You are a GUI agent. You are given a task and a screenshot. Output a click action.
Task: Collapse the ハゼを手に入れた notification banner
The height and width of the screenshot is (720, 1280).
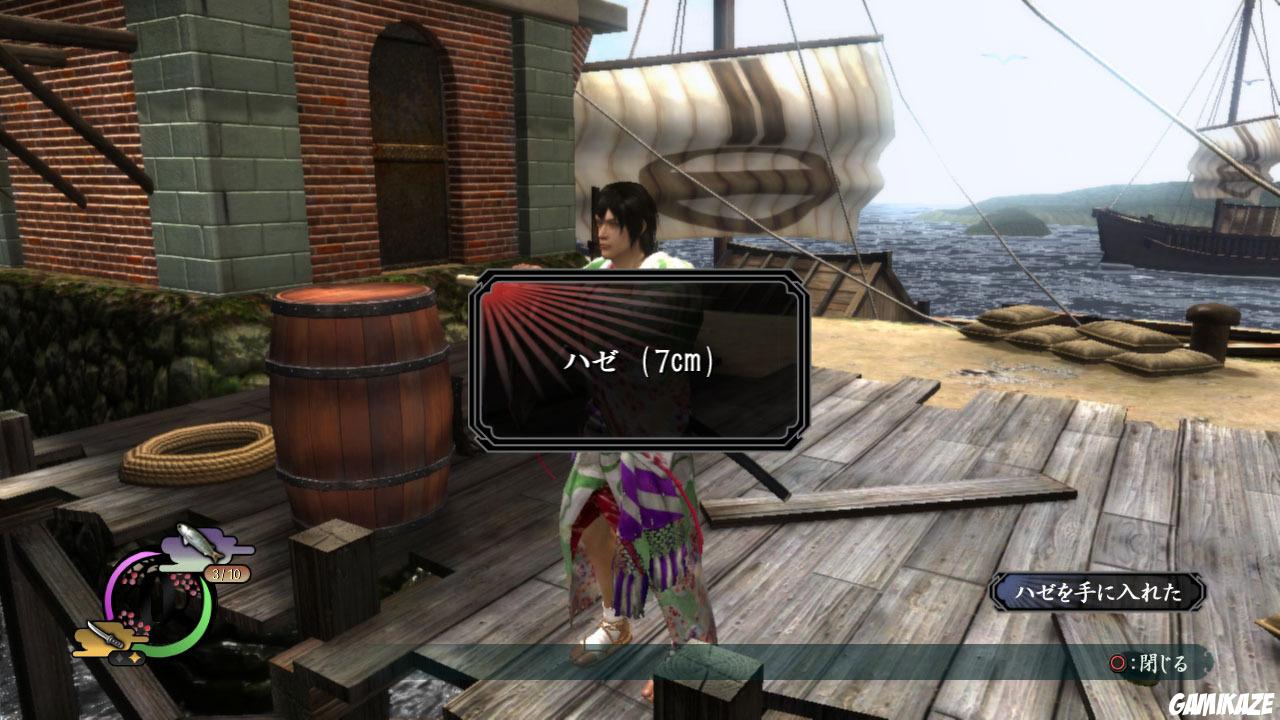pyautogui.click(x=1098, y=591)
